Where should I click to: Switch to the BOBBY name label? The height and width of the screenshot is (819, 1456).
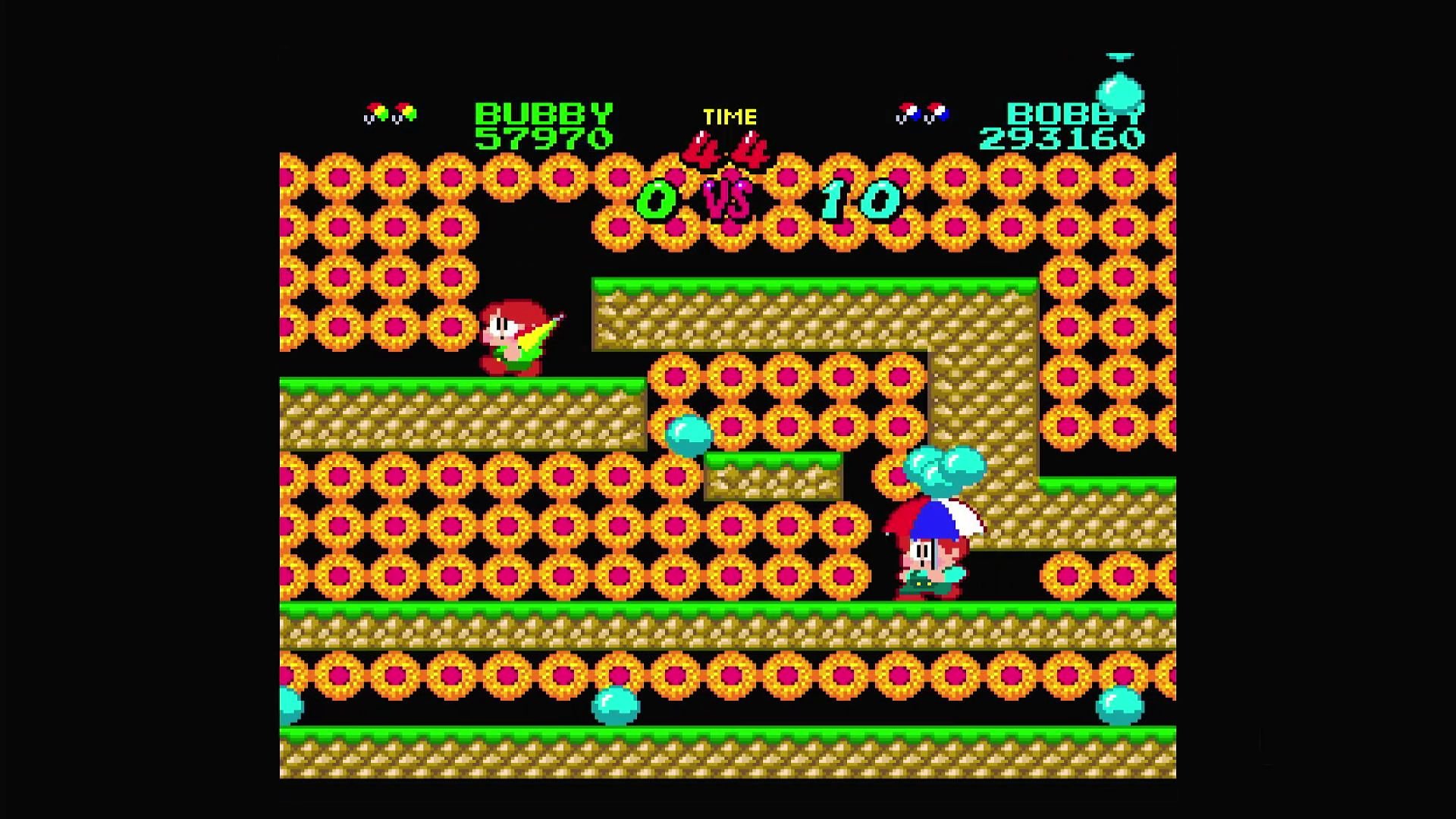pos(1077,114)
